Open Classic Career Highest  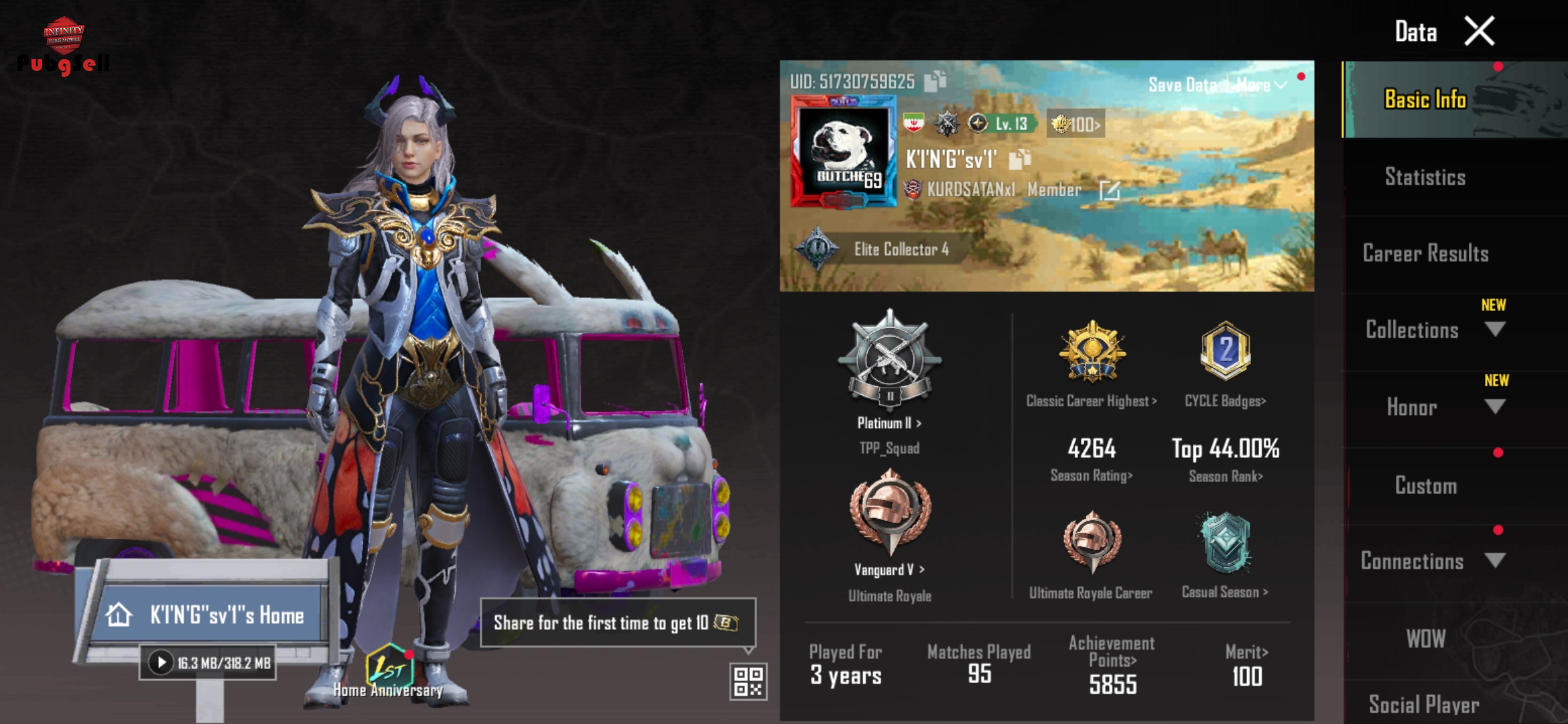tap(1091, 401)
